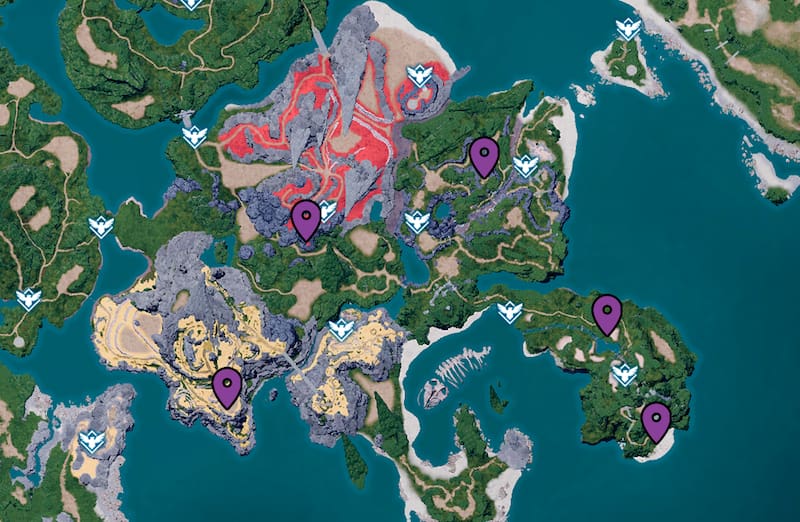Select the fast travel icon between the southeast island's pins
The height and width of the screenshot is (522, 800).
[x=624, y=374]
